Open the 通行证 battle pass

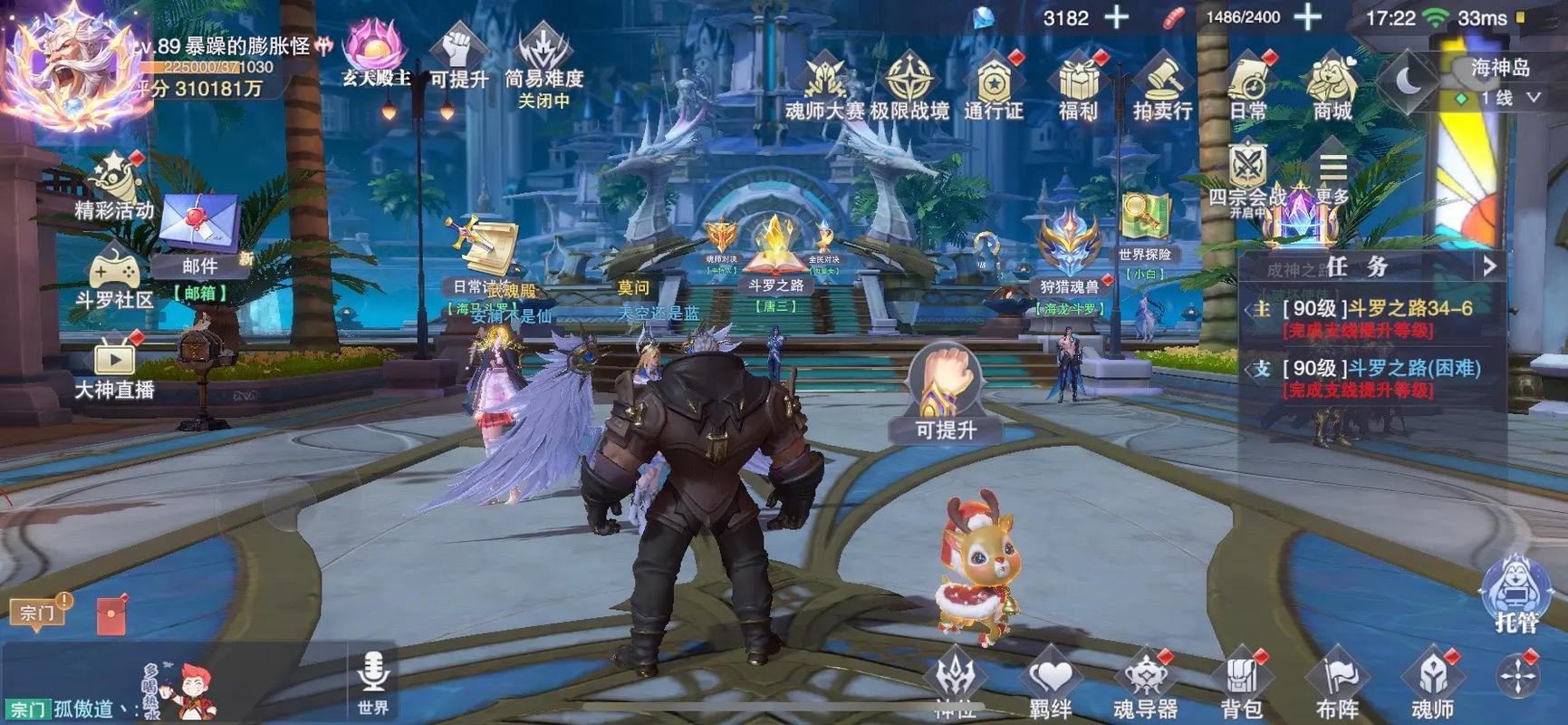click(994, 86)
